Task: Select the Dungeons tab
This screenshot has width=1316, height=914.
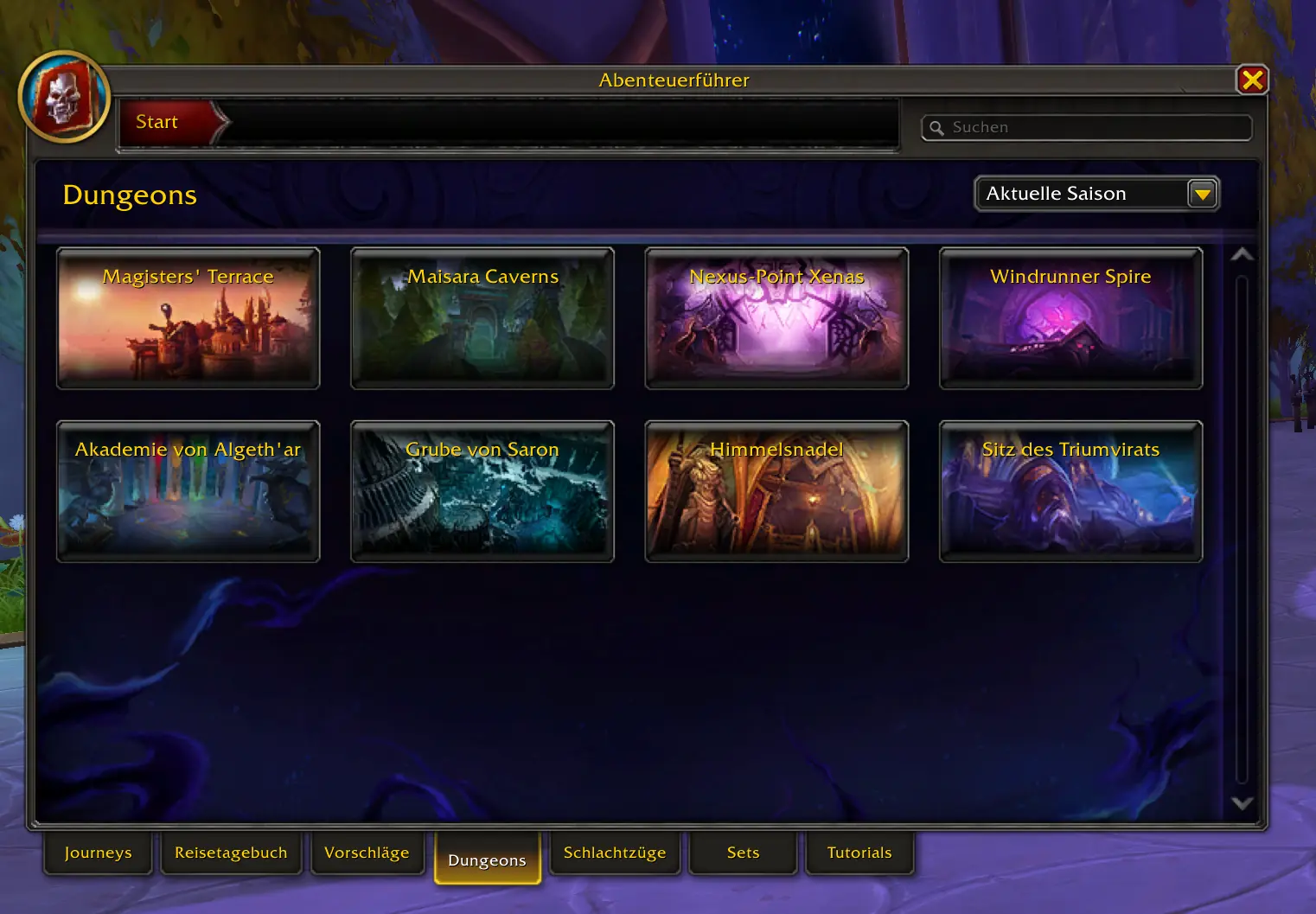Action: [487, 860]
